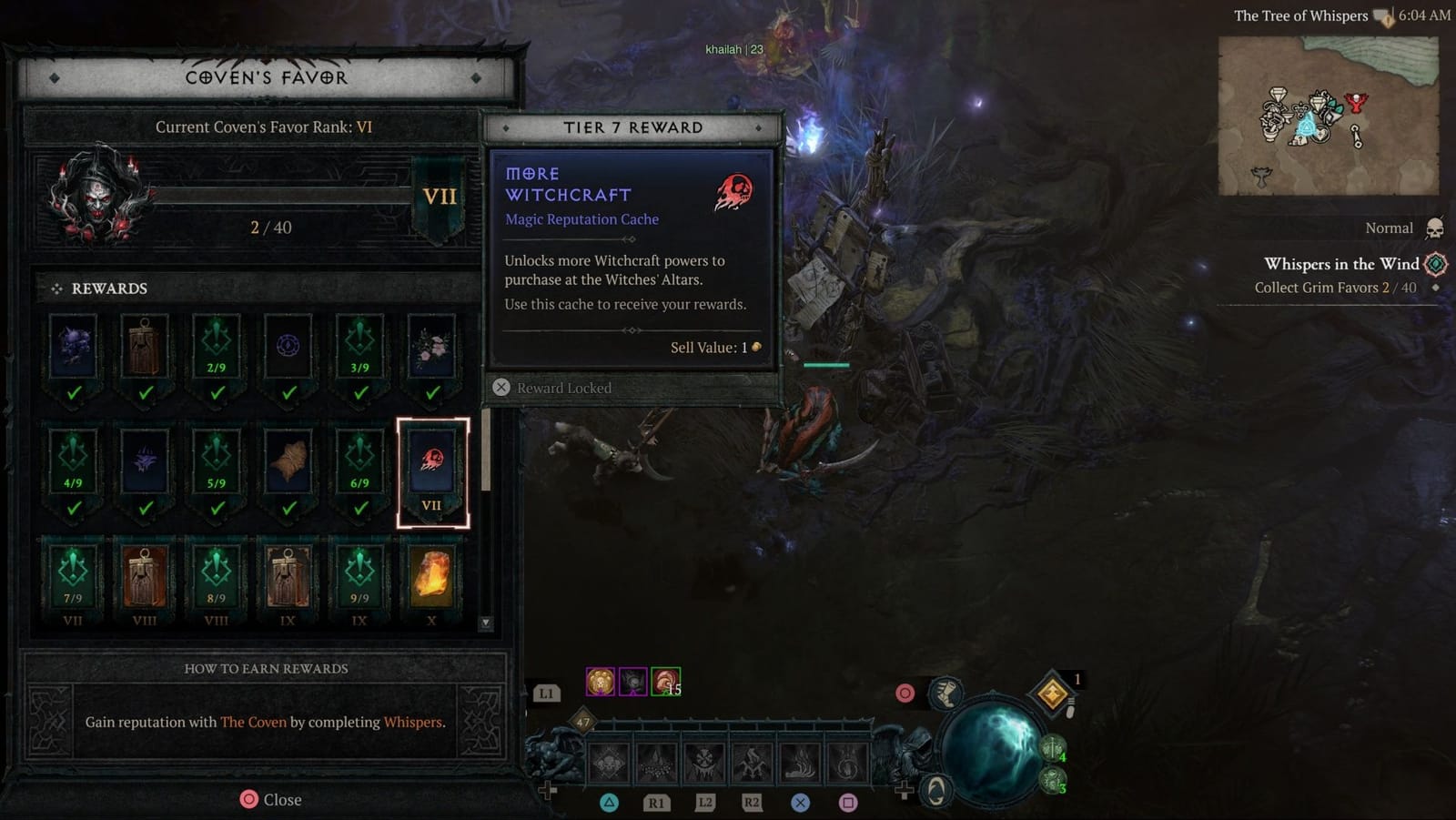Screen dimensions: 1456x820
Task: Click the gold emblem icon beside the clock
Action: pyautogui.click(x=1383, y=15)
